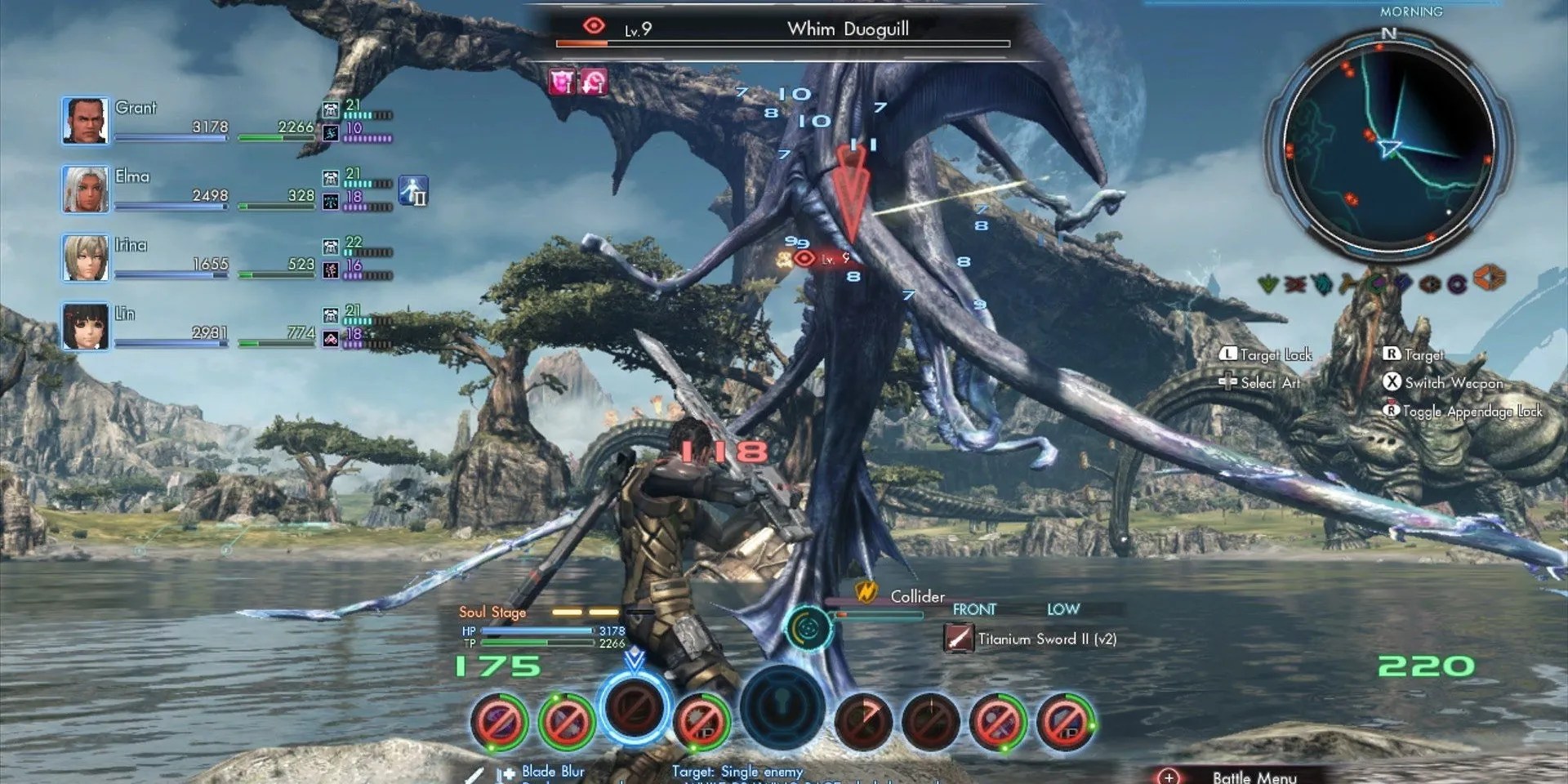Select Elma's party portrait
This screenshot has height=784, width=1568.
[85, 189]
